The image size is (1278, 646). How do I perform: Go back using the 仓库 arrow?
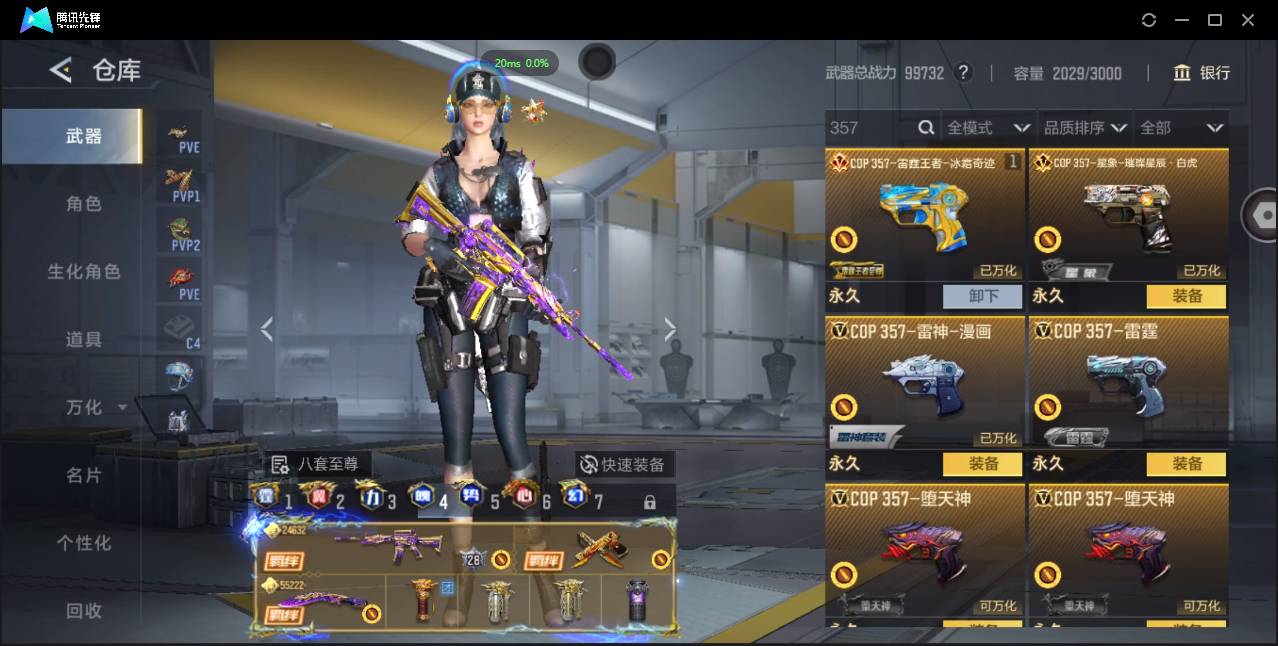pos(61,70)
